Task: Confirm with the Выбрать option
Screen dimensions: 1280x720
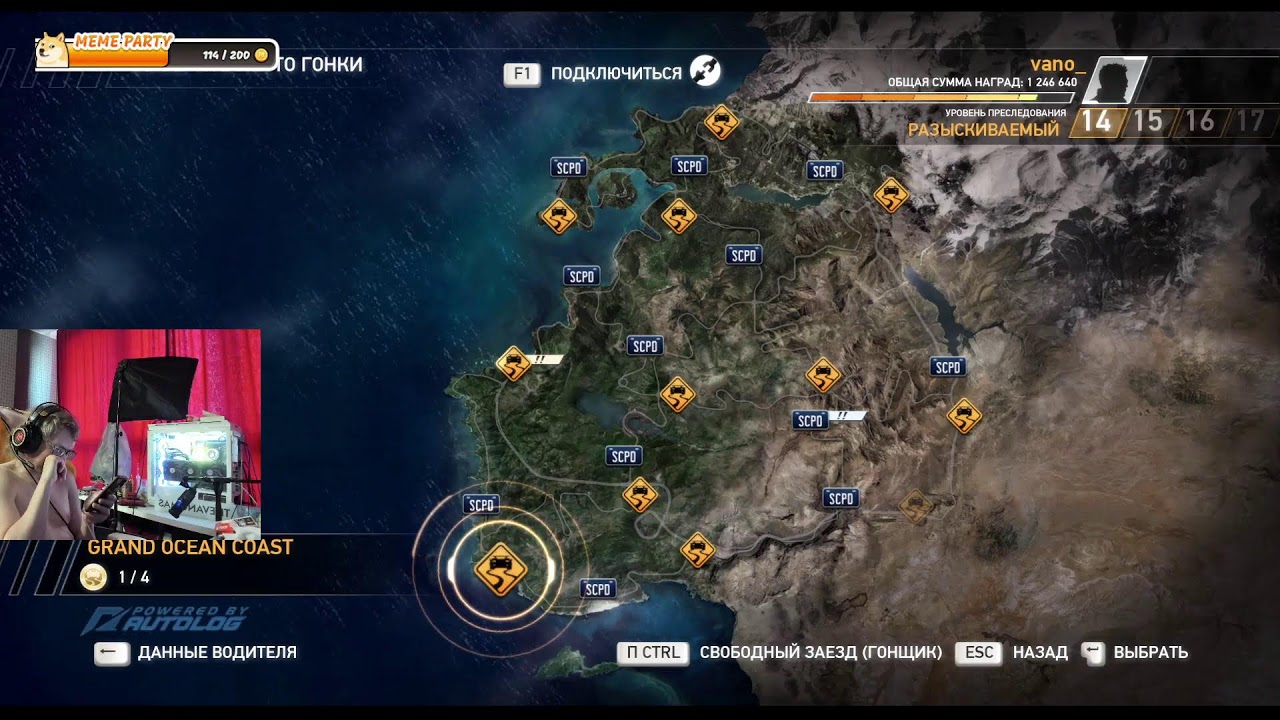Action: (x=1135, y=653)
